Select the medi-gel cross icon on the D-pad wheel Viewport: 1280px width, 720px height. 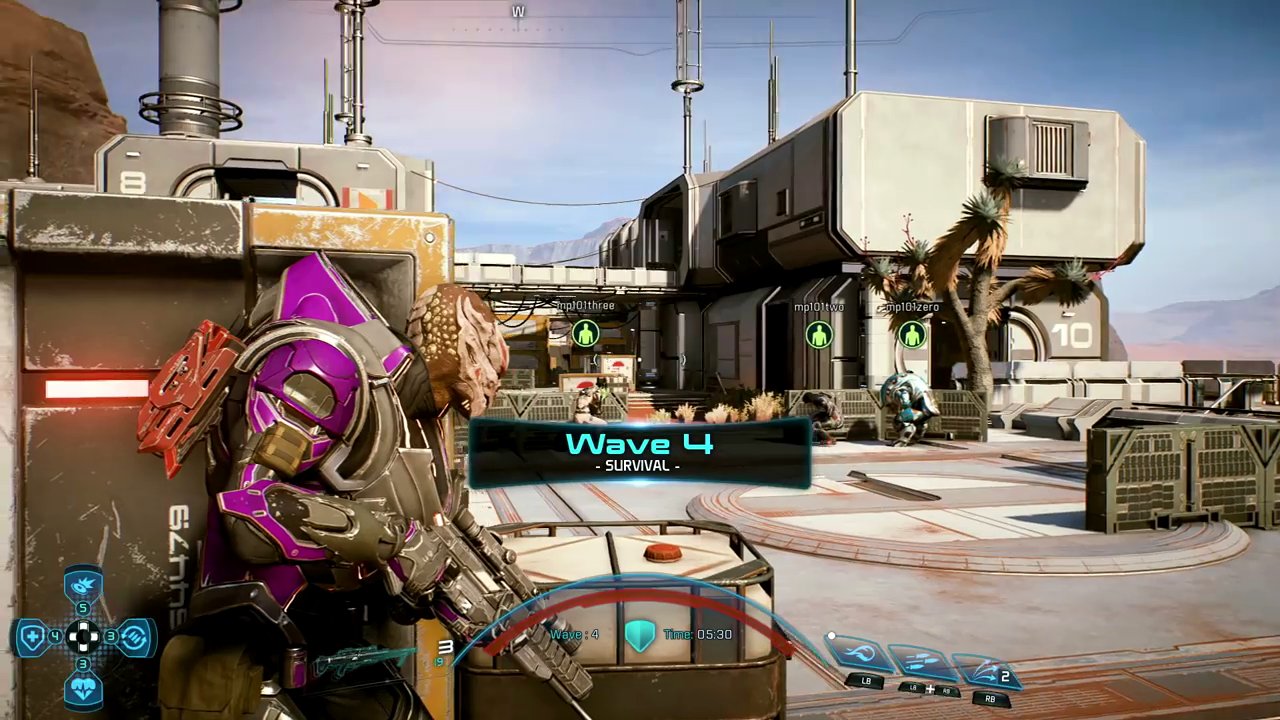31,635
